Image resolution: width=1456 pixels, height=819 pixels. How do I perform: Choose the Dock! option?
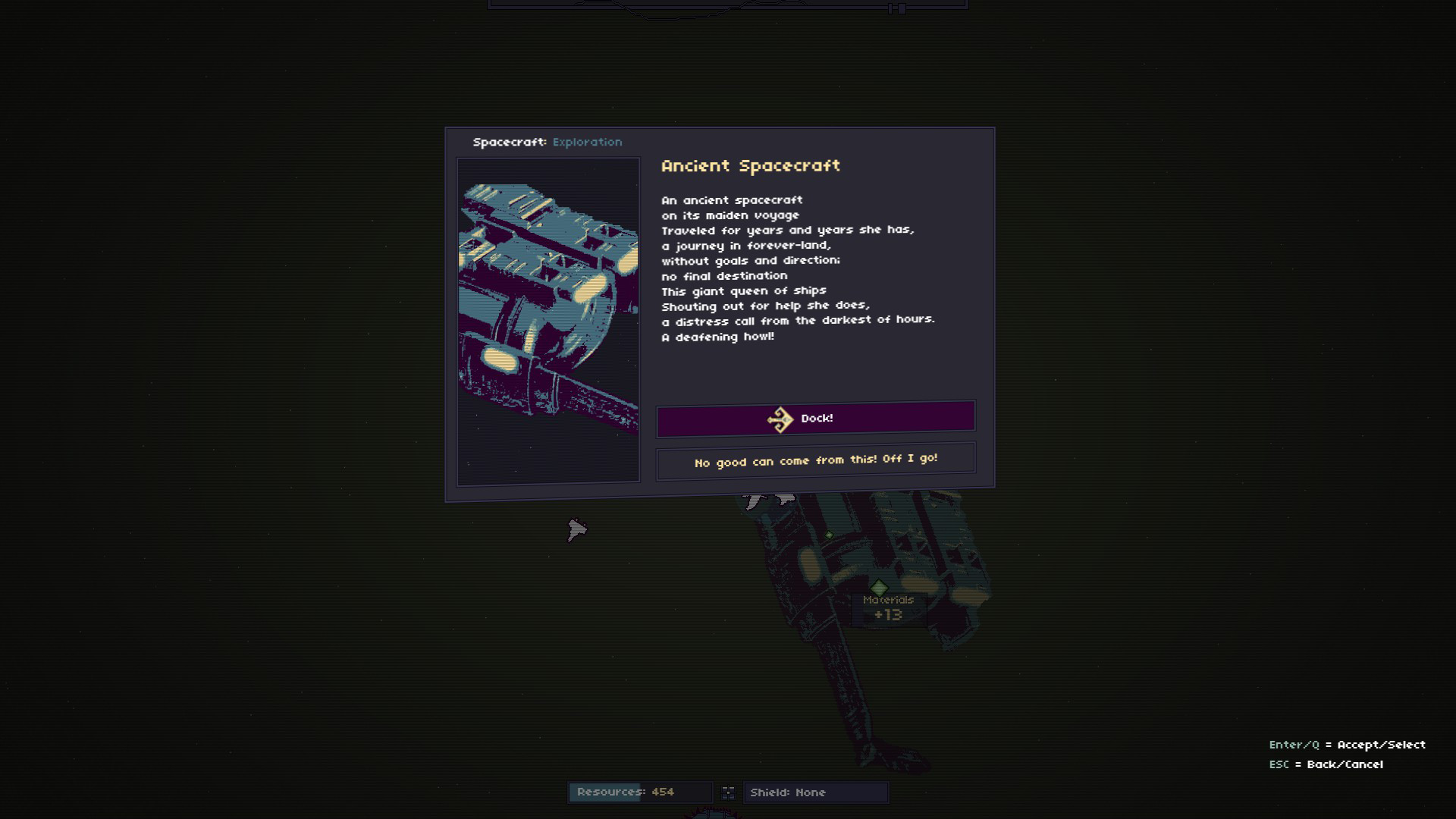[x=816, y=417]
